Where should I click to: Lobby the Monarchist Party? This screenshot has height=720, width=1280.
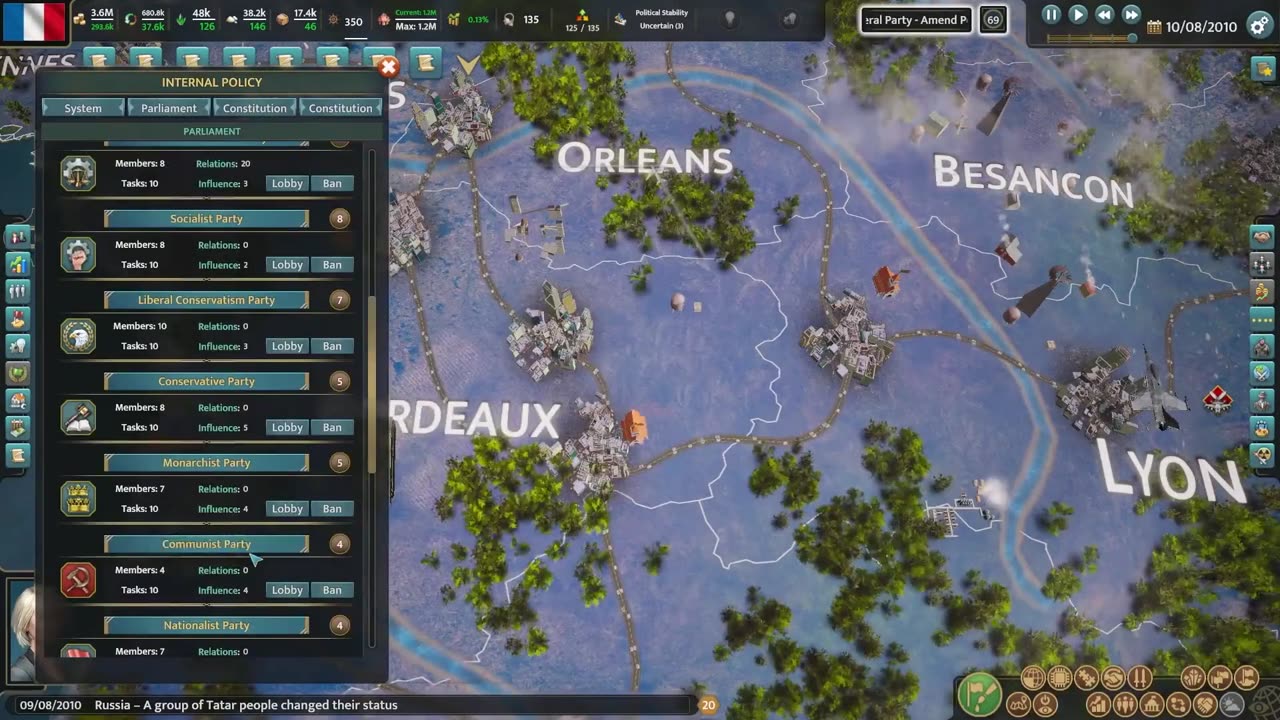click(x=287, y=509)
